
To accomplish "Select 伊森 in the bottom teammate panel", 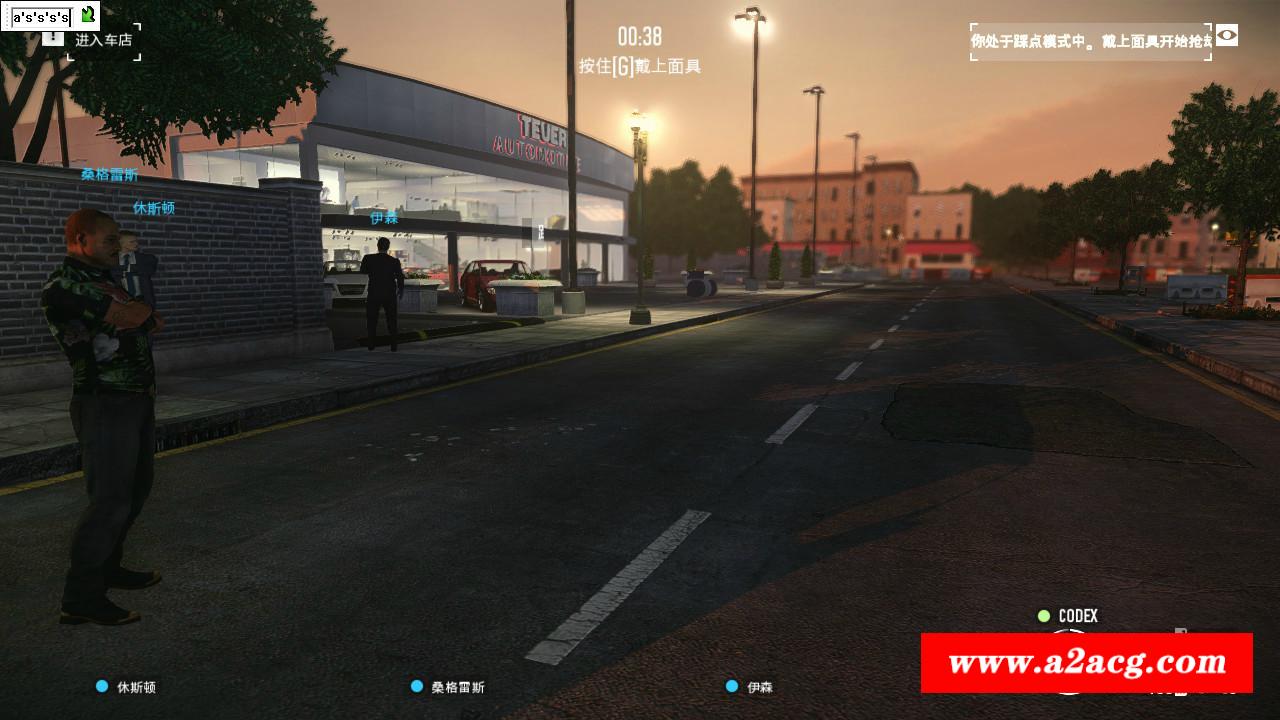I will (x=750, y=687).
